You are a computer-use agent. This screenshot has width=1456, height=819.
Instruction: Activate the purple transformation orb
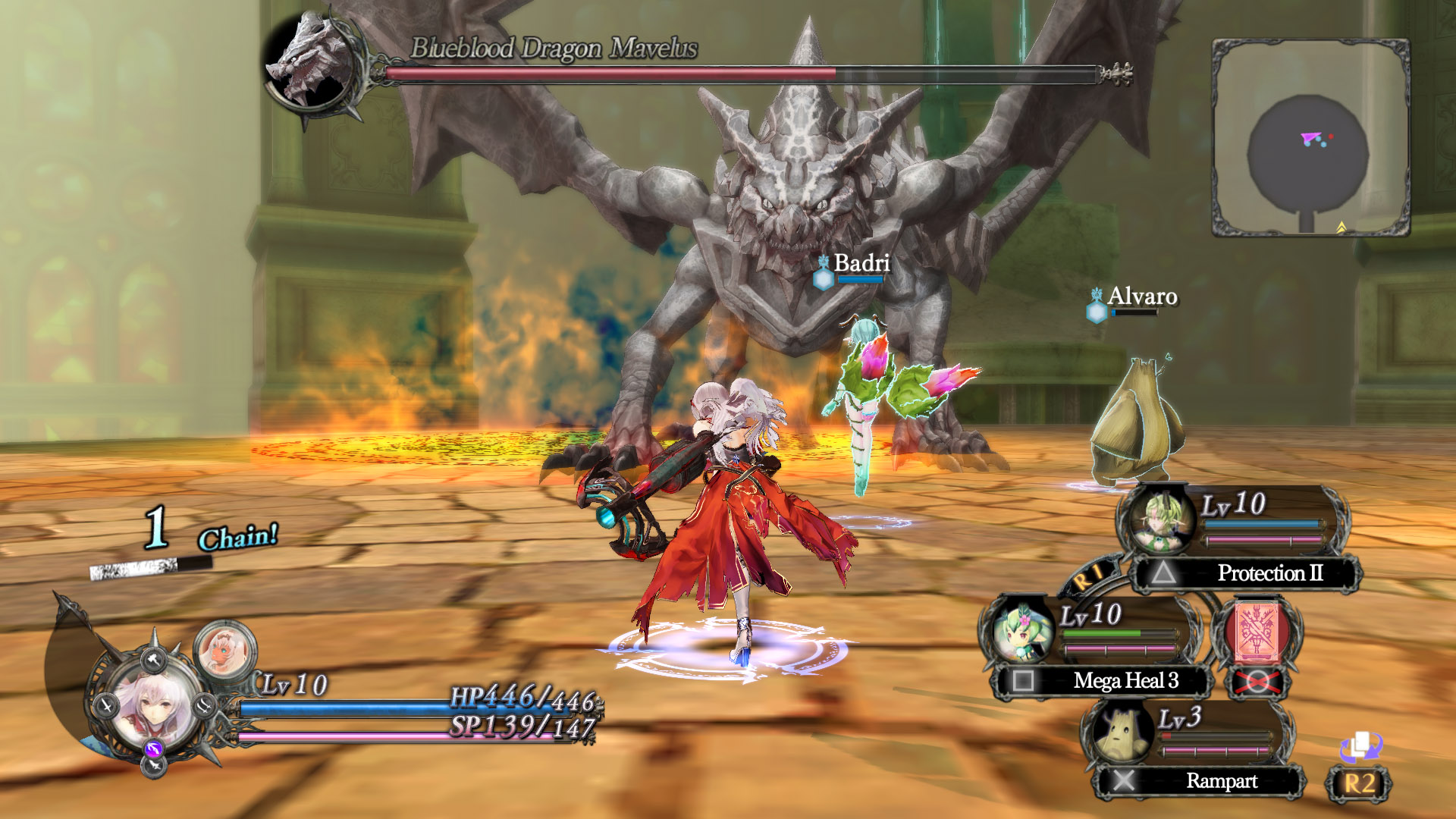[x=154, y=749]
